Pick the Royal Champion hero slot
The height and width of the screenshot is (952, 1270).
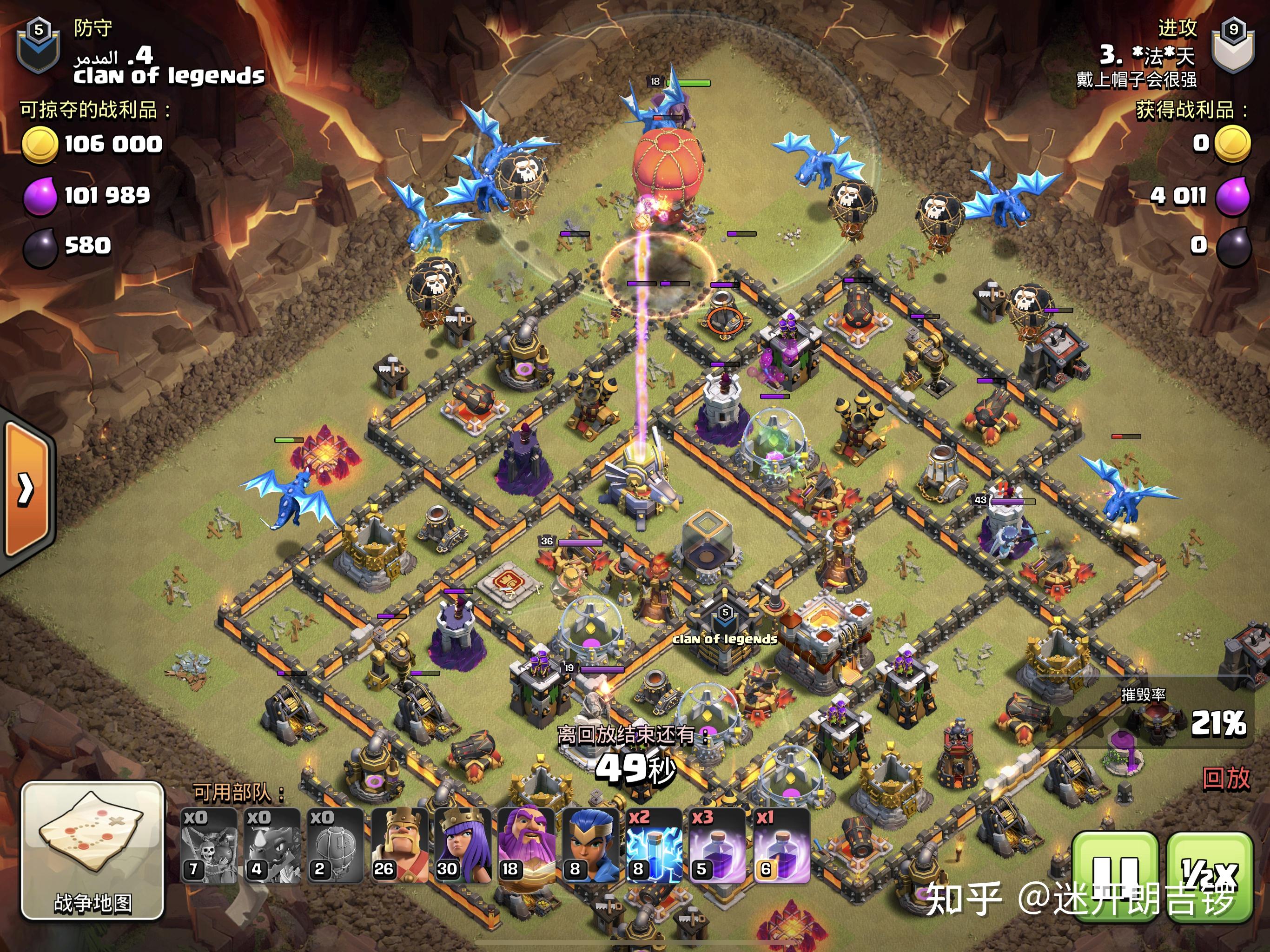pyautogui.click(x=590, y=845)
